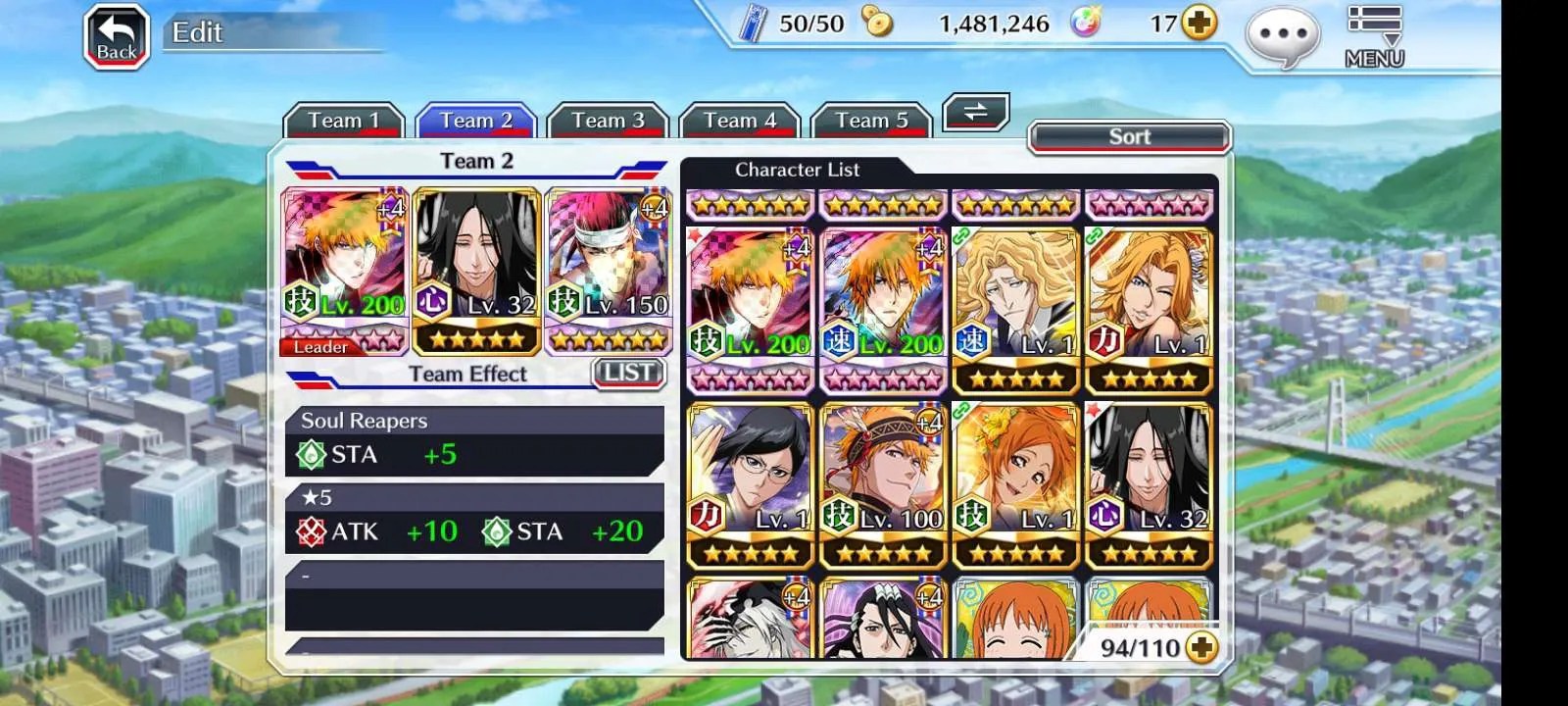The width and height of the screenshot is (1568, 706).
Task: Add spirit orbs with the top plus button
Action: pyautogui.click(x=1200, y=23)
